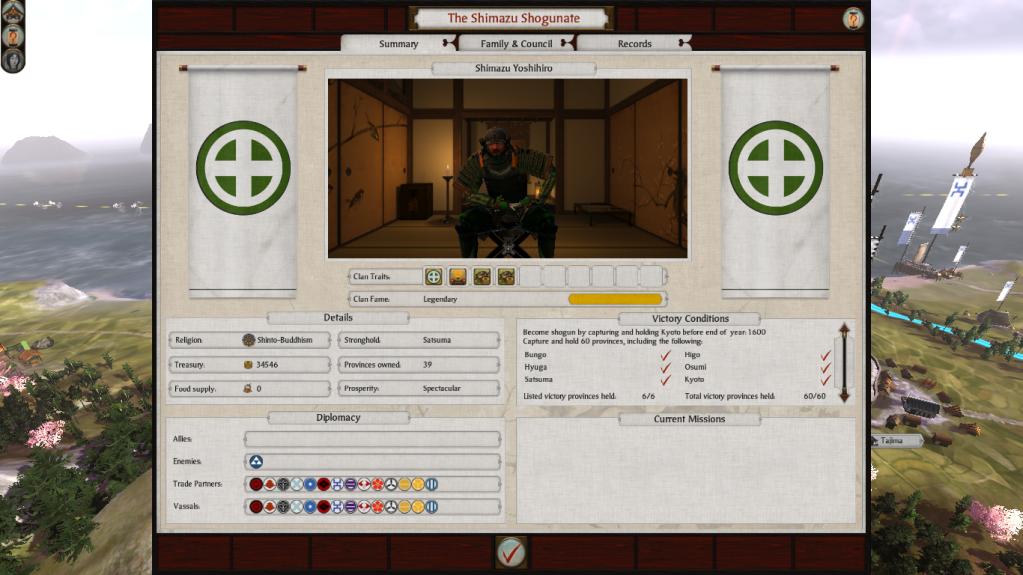This screenshot has height=575, width=1023.
Task: Select the last clan emblem in Vassals
Action: click(431, 507)
